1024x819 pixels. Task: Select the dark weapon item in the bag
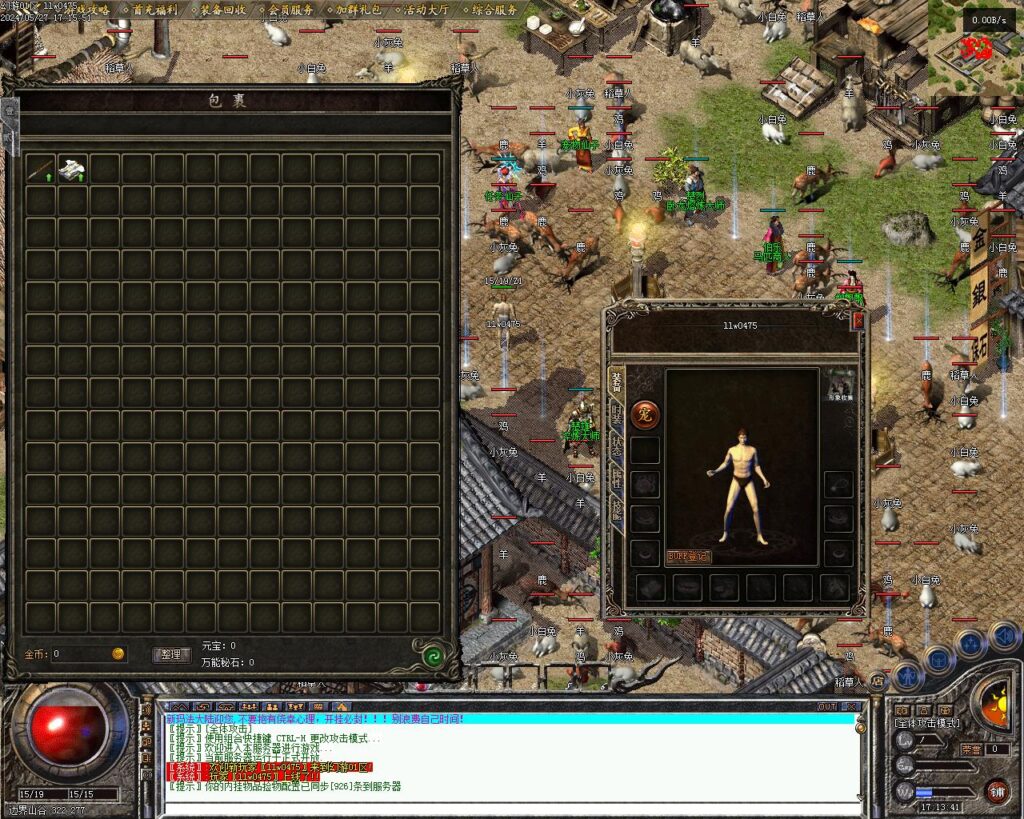click(x=40, y=169)
